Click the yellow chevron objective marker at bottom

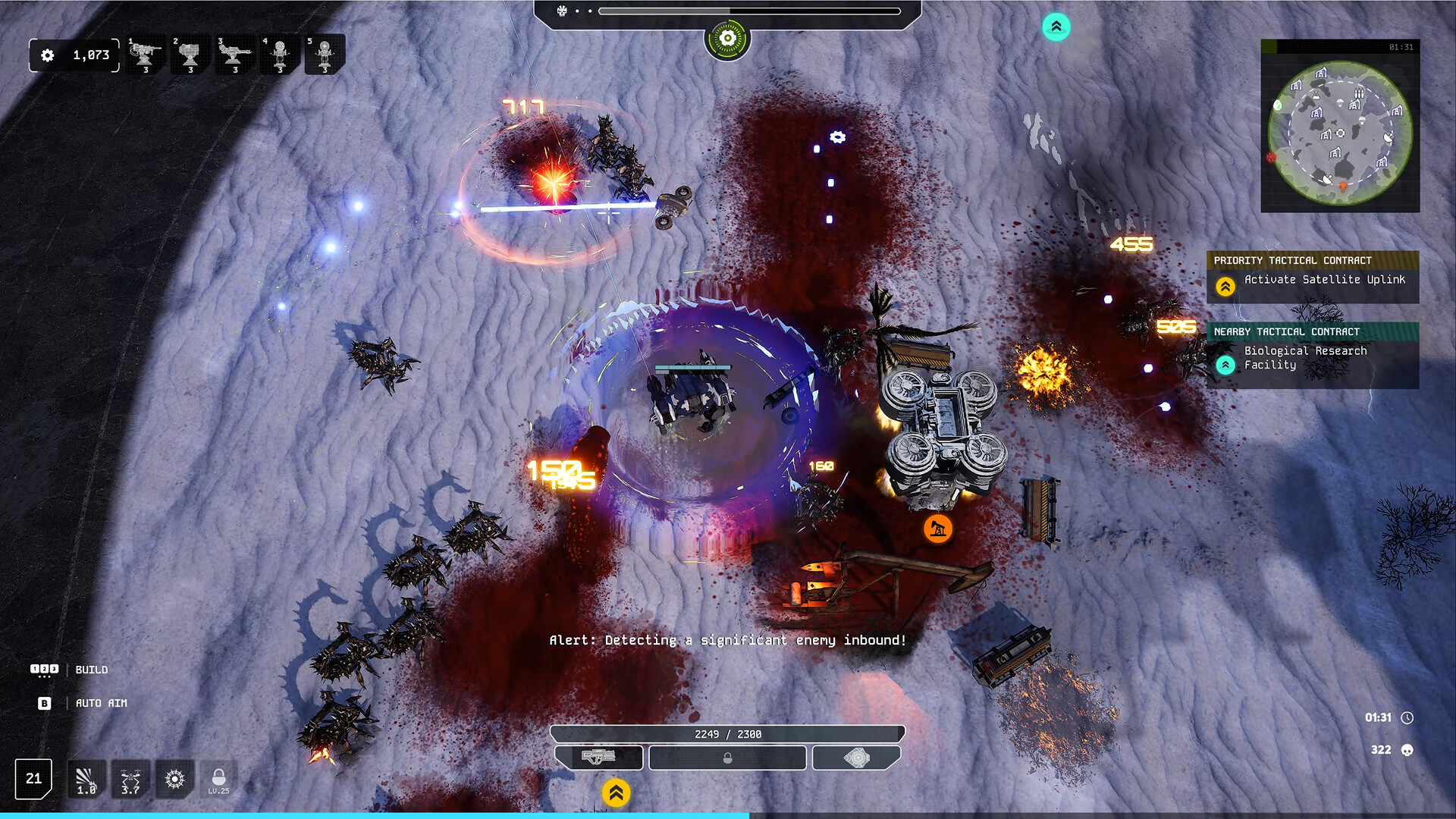pos(616,793)
